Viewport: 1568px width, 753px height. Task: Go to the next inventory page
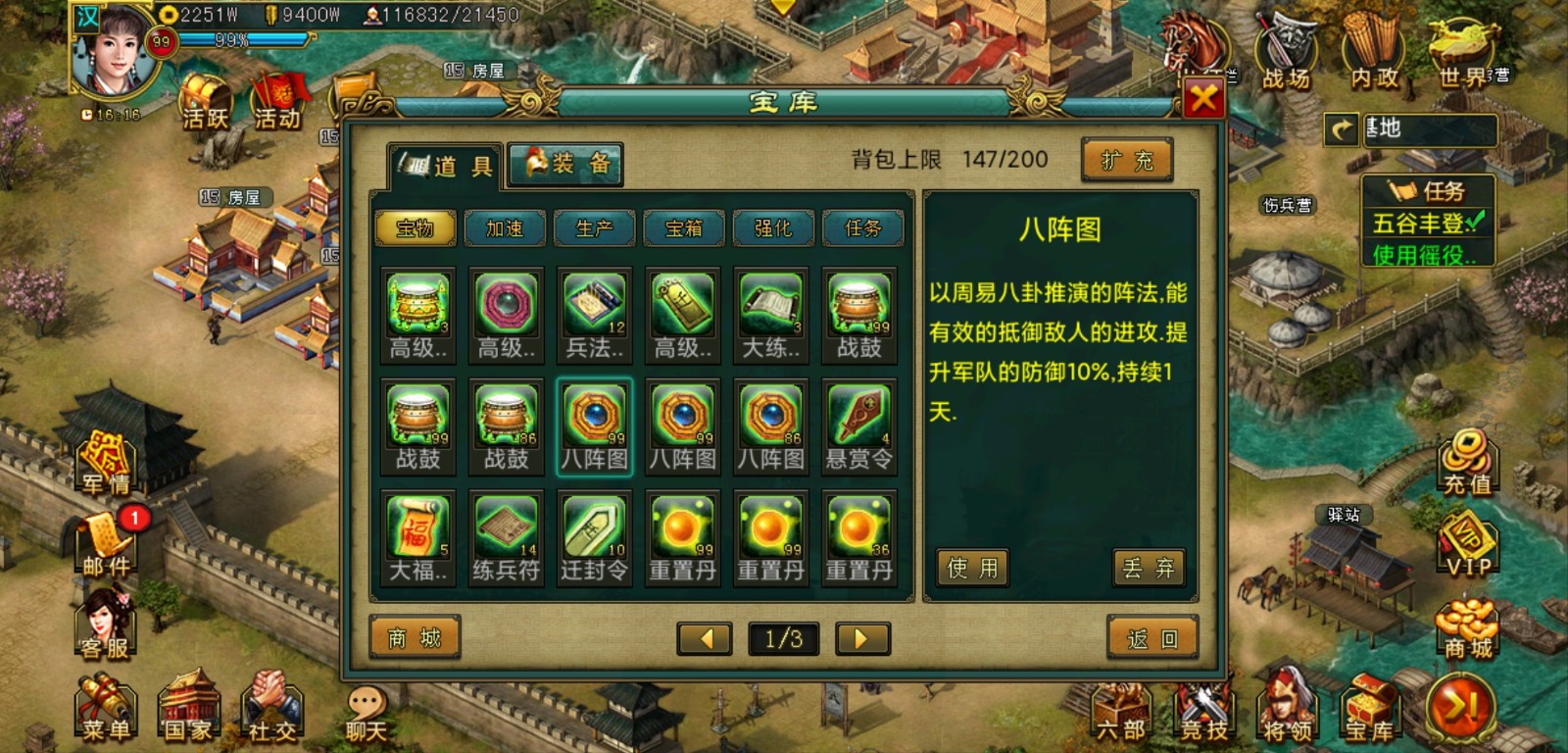pos(862,639)
